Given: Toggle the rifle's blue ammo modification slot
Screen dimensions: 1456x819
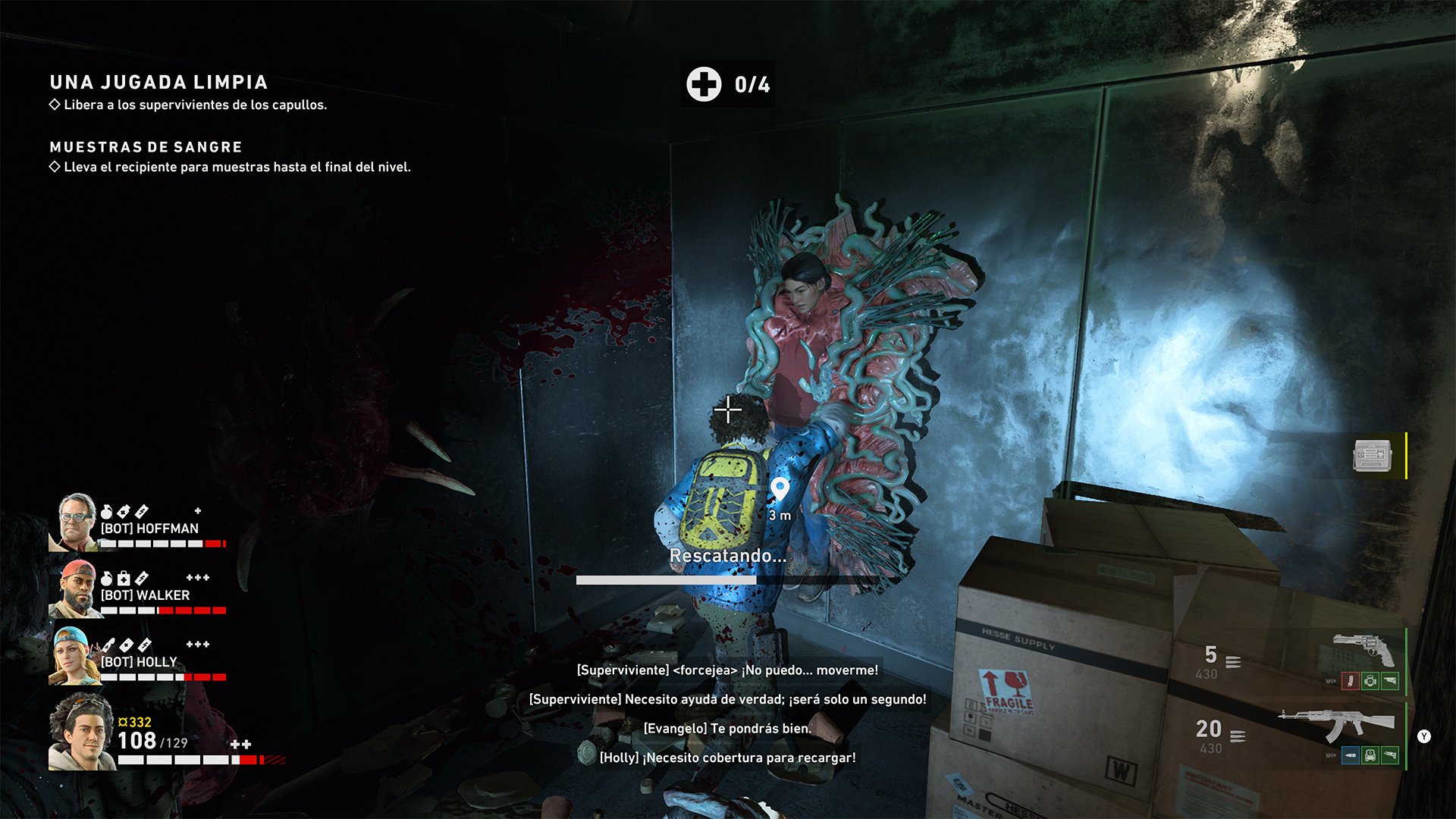Looking at the screenshot, I should [x=1350, y=756].
